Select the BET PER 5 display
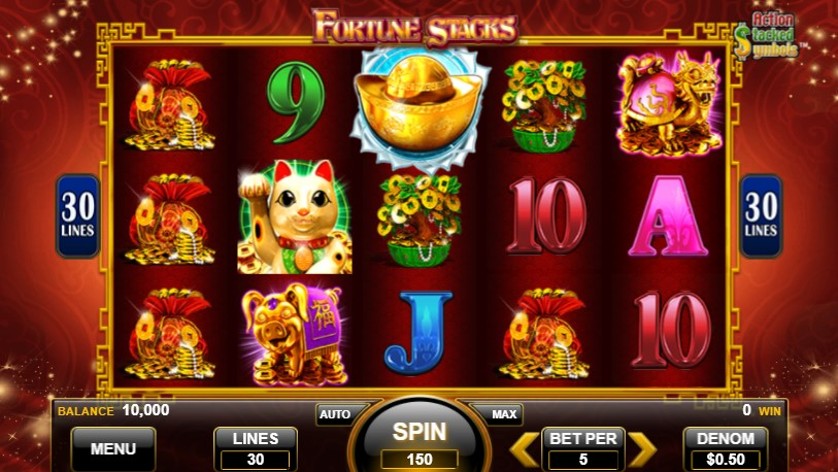Viewport: 838px width, 472px height. 582,449
